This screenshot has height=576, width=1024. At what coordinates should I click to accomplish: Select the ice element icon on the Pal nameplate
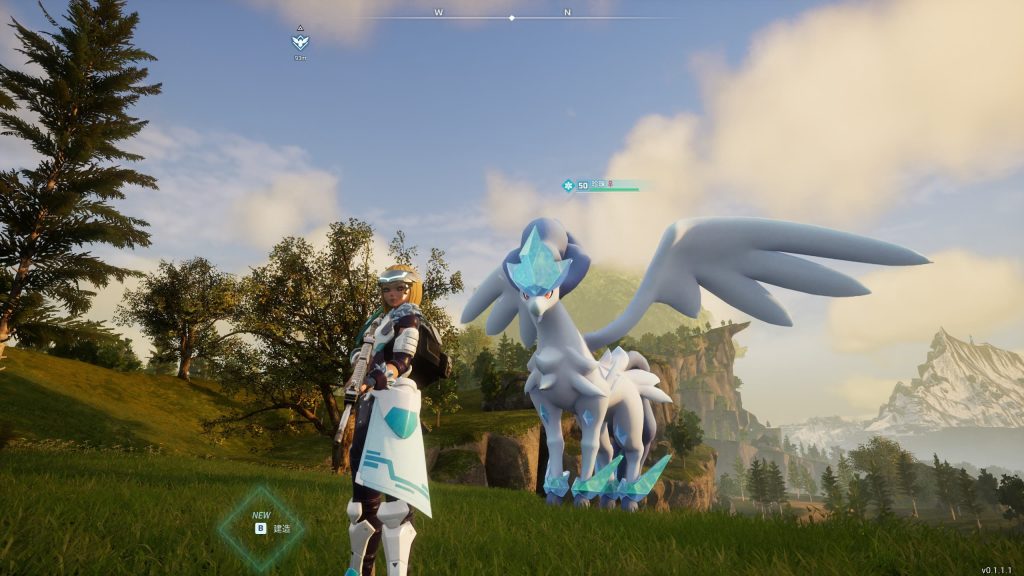(568, 186)
